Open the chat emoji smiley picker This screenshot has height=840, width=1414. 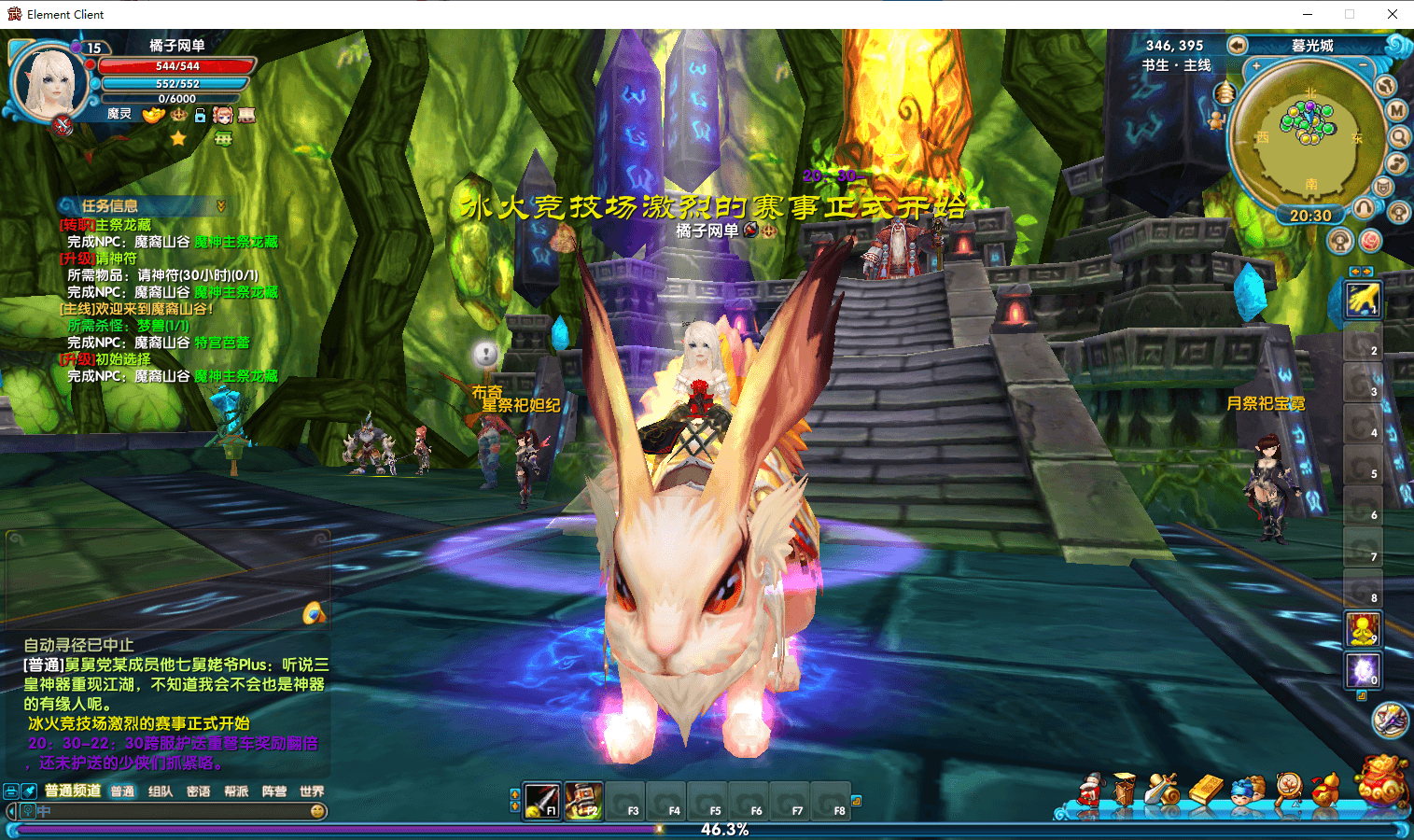point(317,812)
